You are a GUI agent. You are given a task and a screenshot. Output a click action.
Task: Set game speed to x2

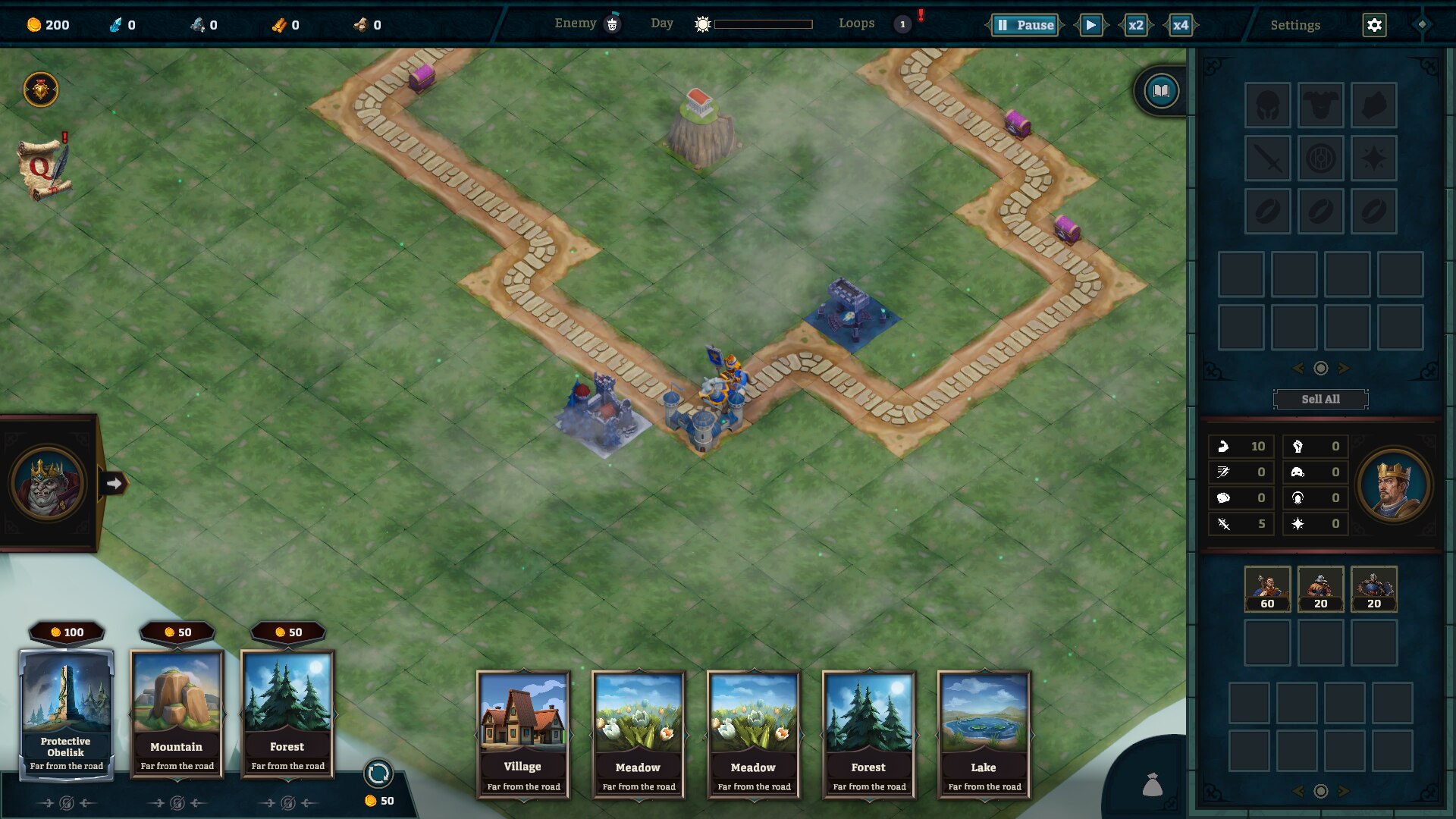coord(1135,25)
